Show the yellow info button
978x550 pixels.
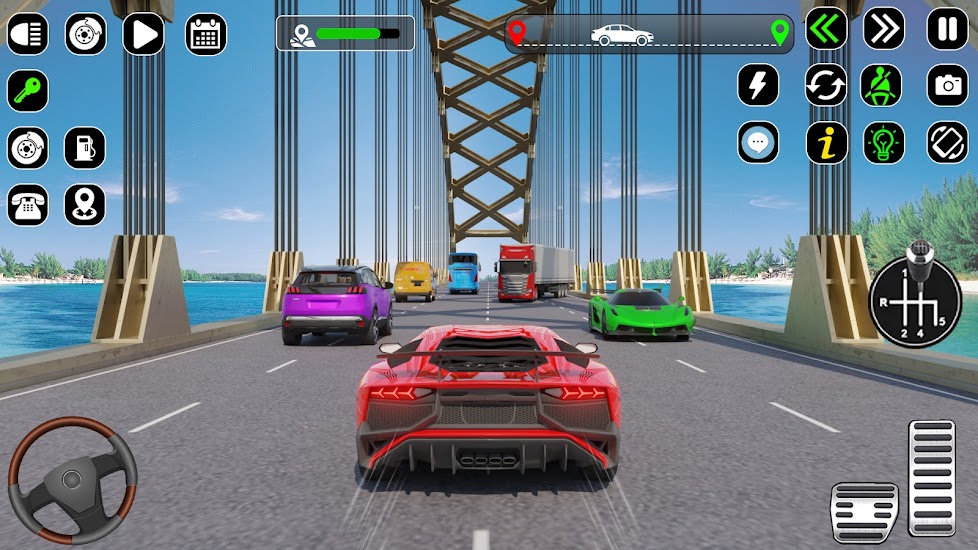pos(826,143)
